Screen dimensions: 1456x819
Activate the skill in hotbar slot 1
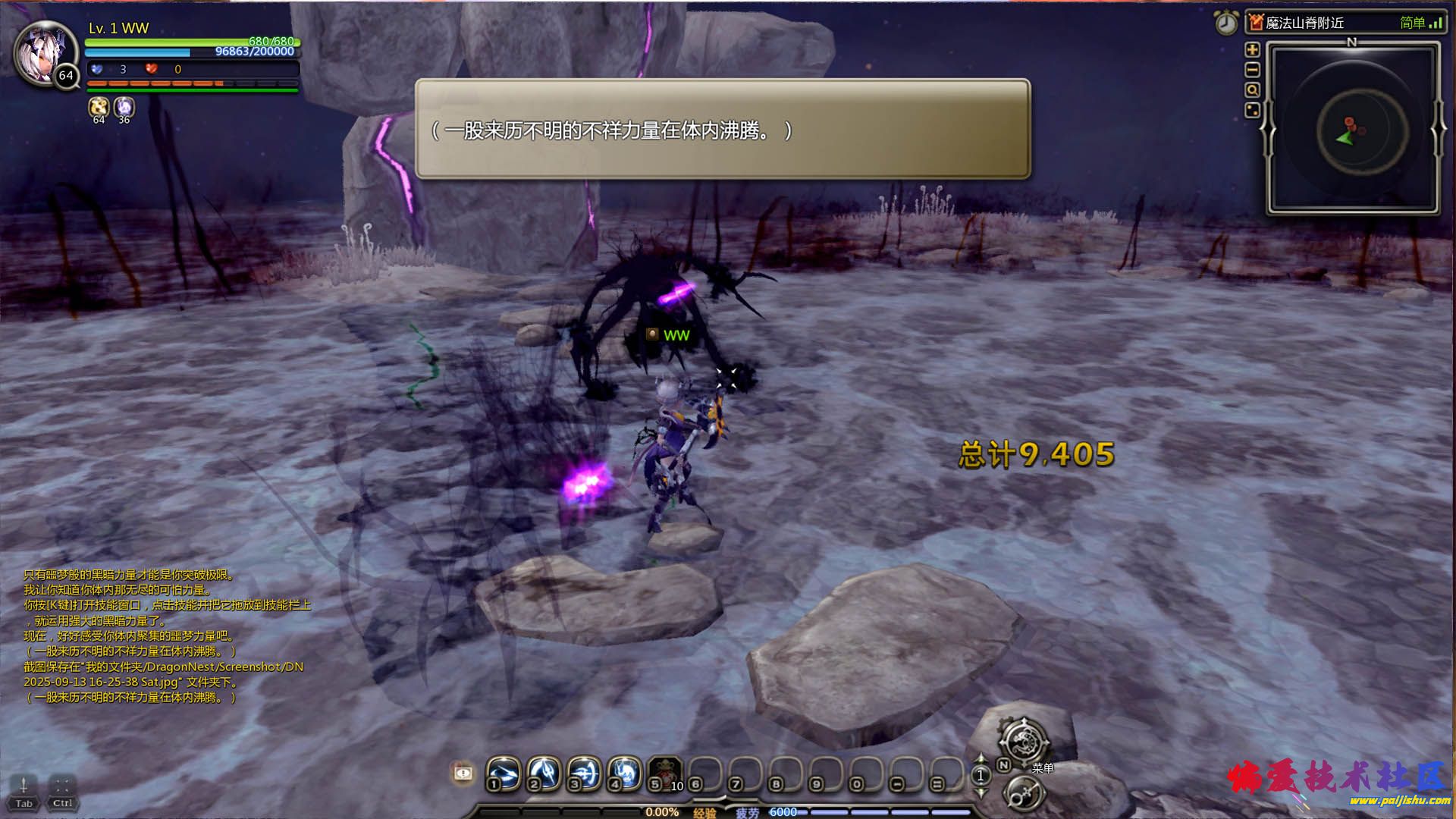(504, 773)
